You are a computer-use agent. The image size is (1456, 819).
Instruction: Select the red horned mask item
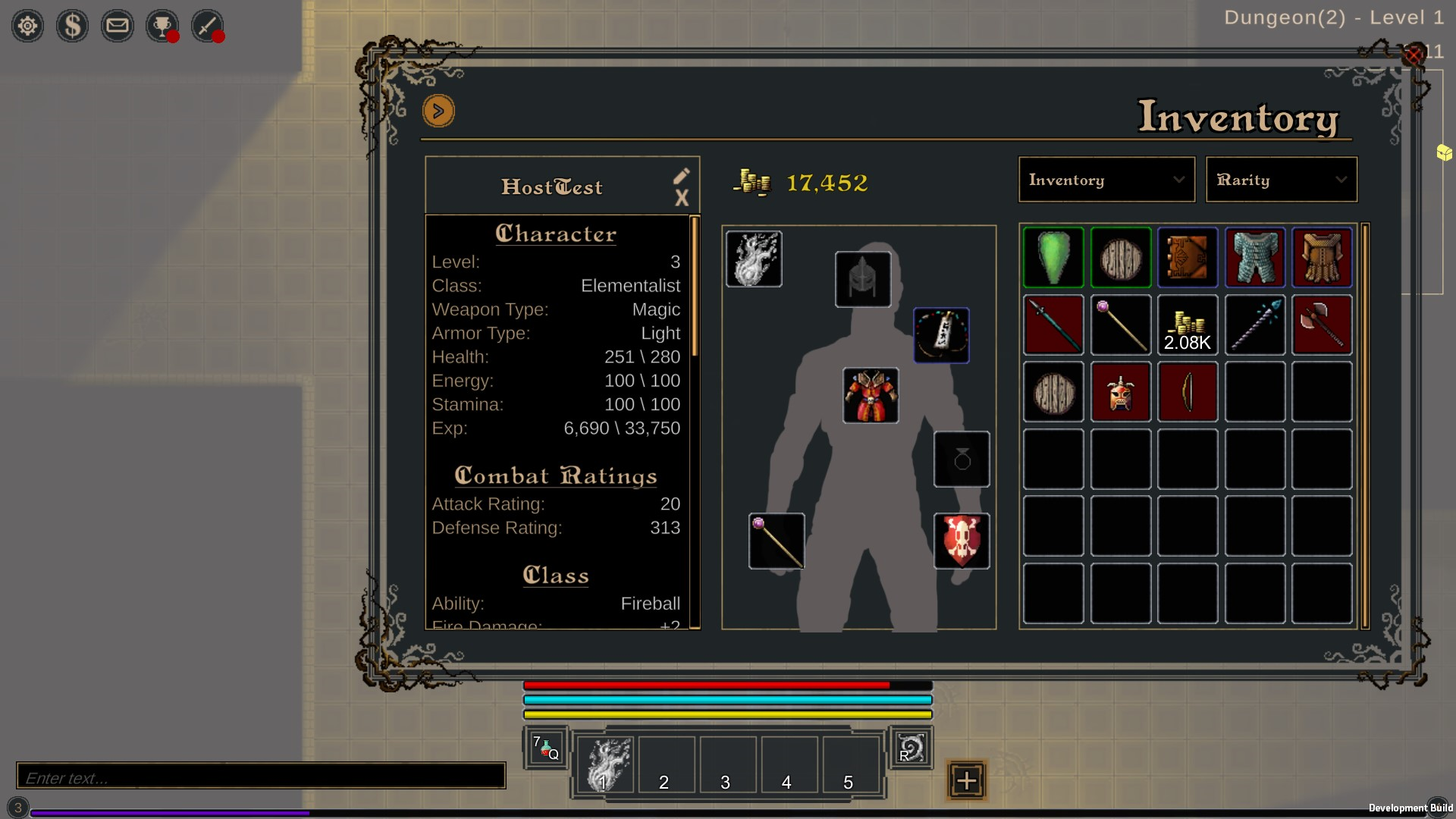(x=1121, y=392)
